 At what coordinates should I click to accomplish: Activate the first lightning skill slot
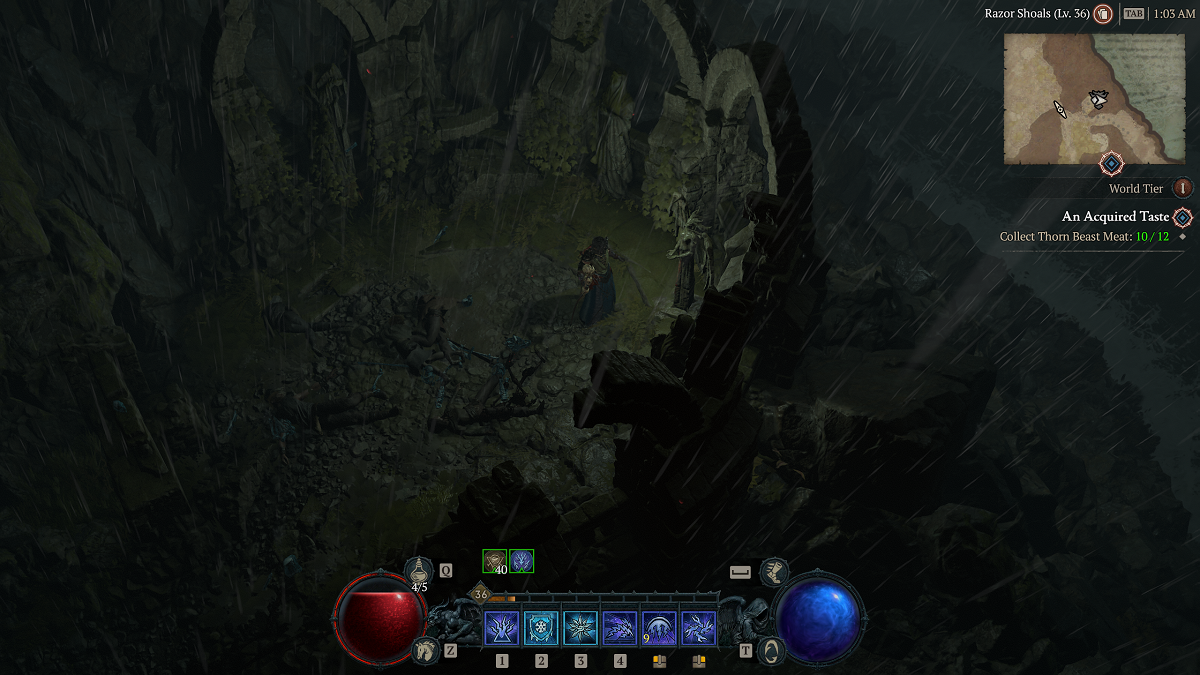(501, 629)
